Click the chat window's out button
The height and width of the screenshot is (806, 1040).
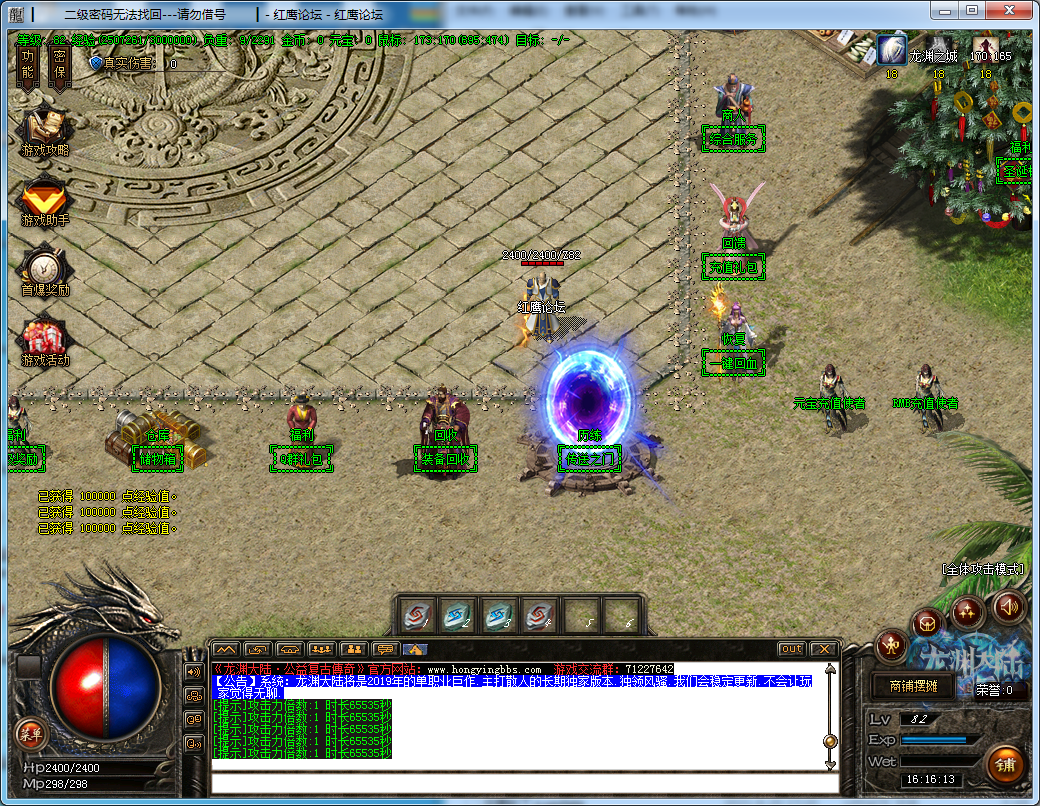792,649
